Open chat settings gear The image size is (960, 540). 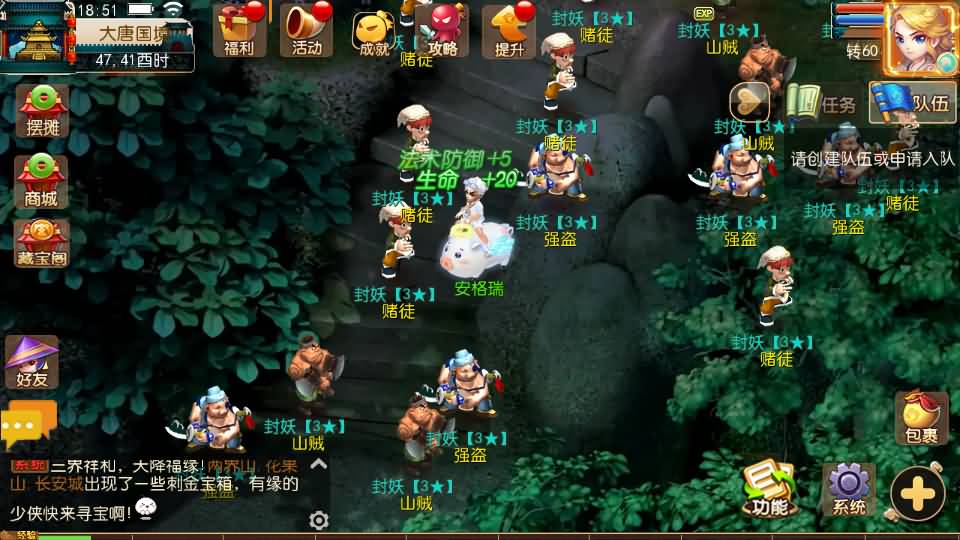point(319,520)
